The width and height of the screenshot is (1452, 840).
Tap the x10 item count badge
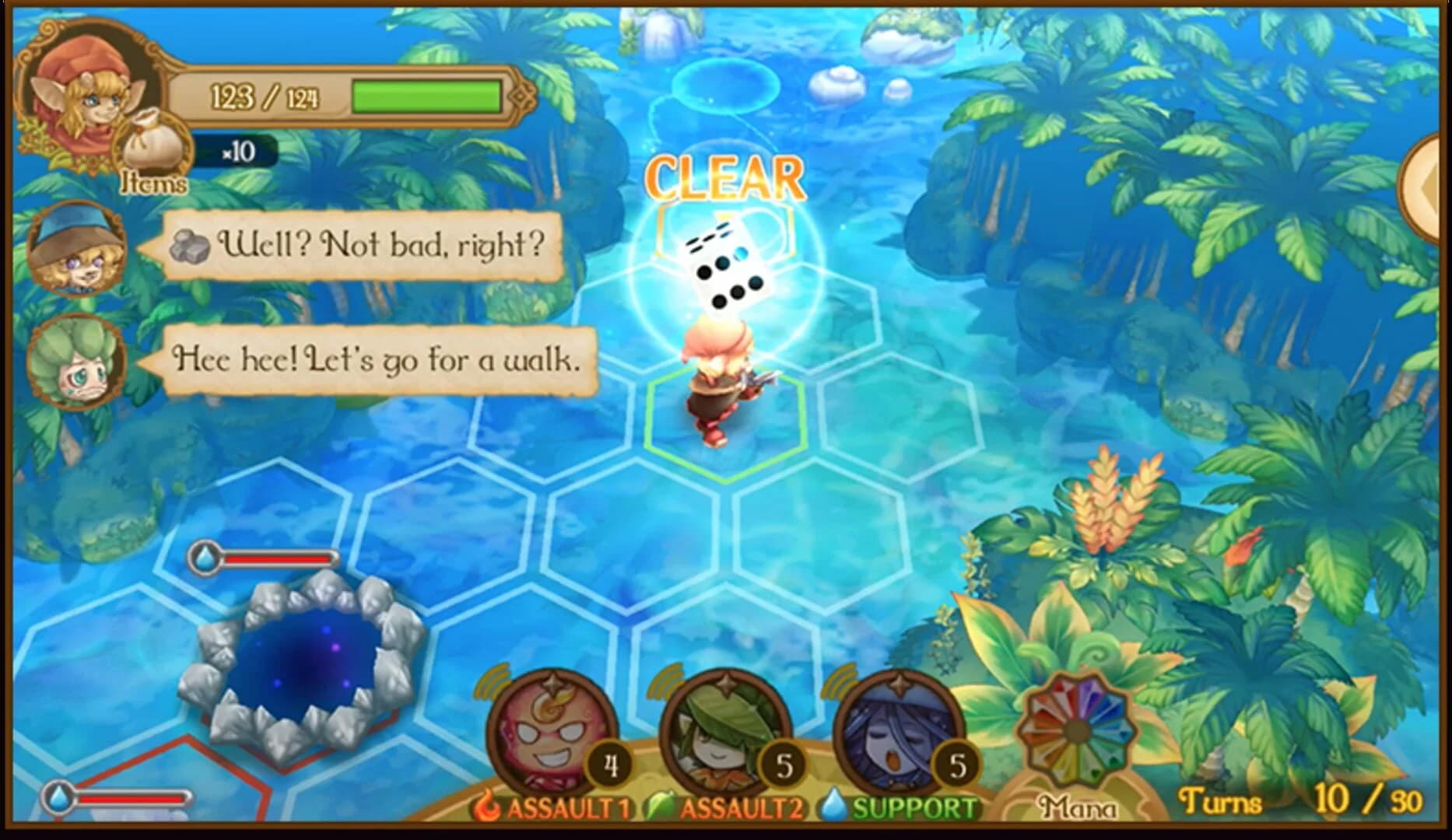[237, 152]
